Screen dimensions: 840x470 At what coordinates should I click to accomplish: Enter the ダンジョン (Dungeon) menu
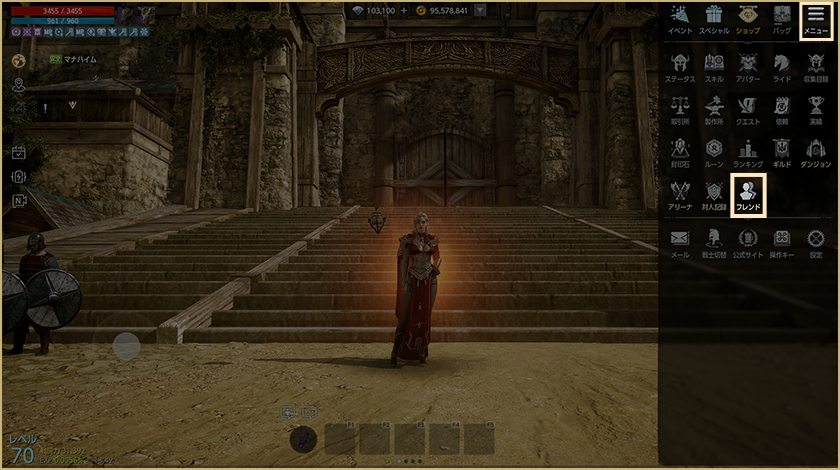tap(816, 152)
